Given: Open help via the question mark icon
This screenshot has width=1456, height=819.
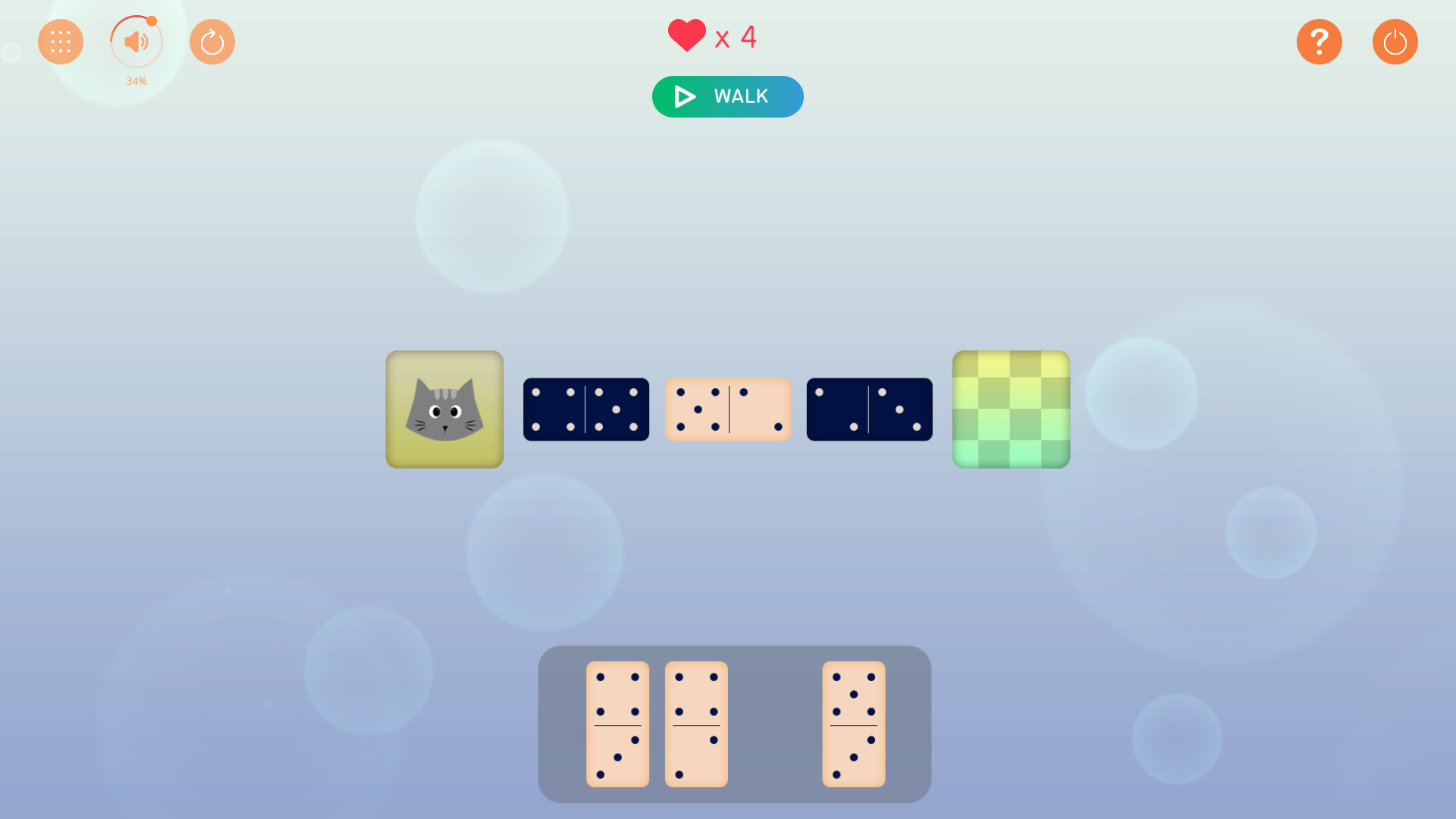Looking at the screenshot, I should [x=1319, y=42].
